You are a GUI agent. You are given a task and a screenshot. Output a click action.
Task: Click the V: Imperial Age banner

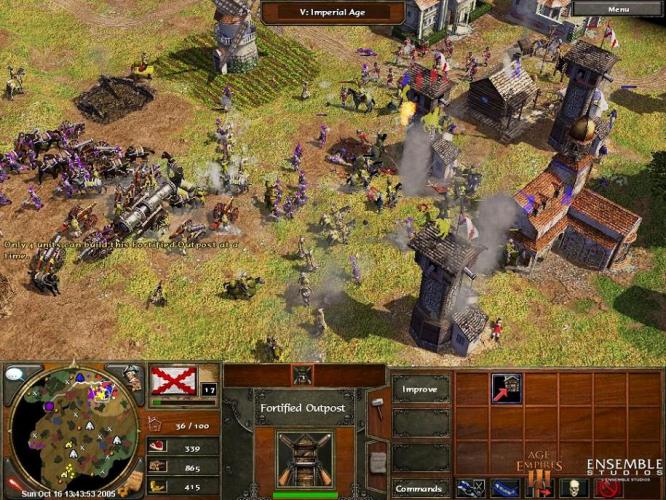click(333, 12)
